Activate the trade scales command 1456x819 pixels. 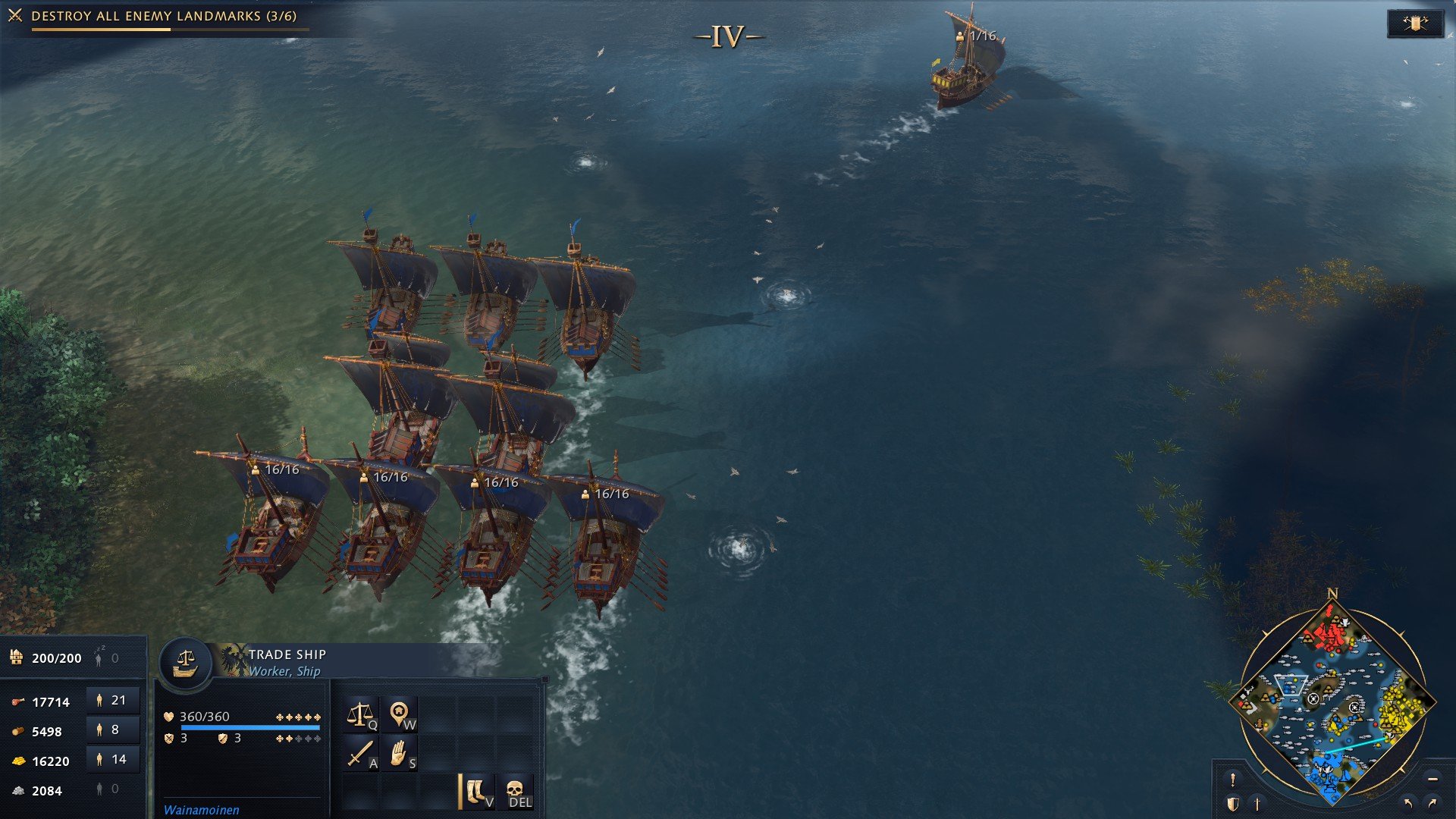coord(361,714)
